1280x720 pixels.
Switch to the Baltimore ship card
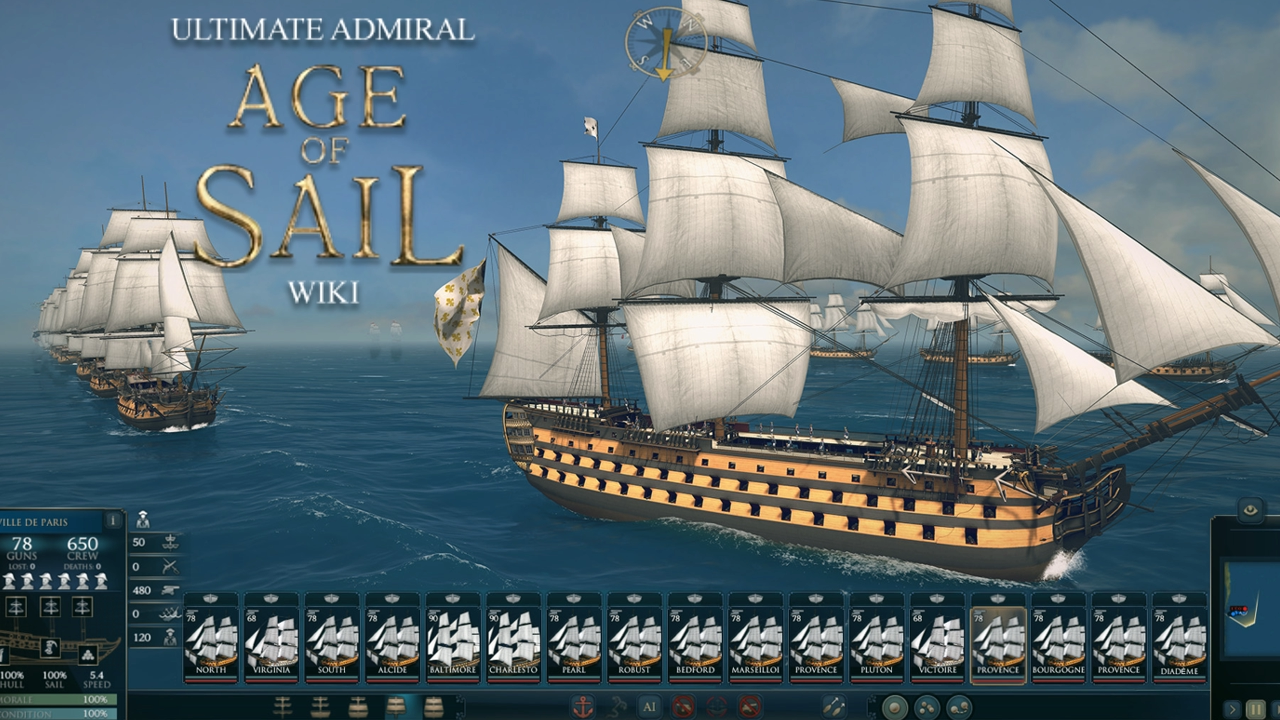click(455, 640)
